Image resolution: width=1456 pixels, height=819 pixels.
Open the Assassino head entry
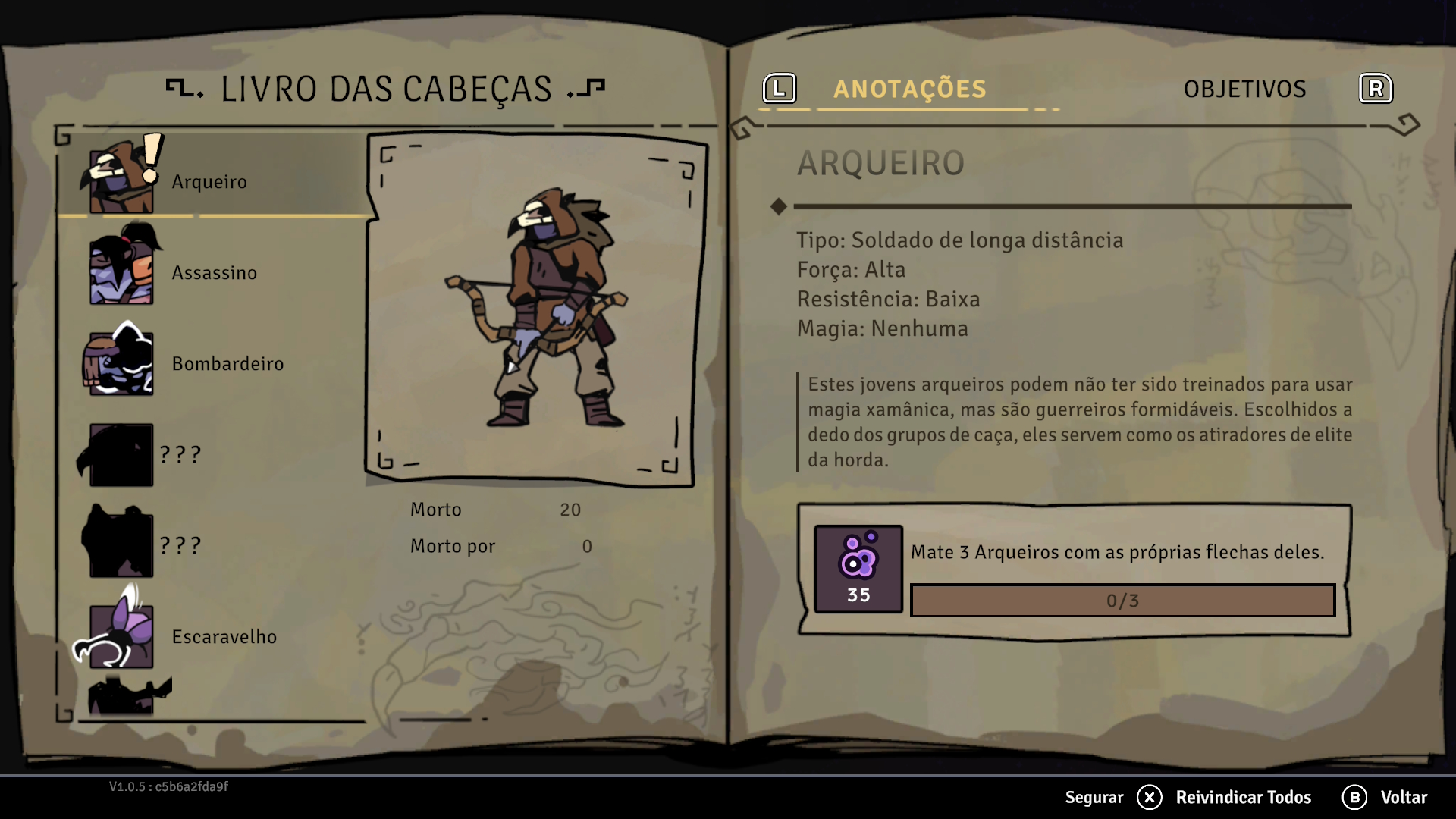coord(214,273)
